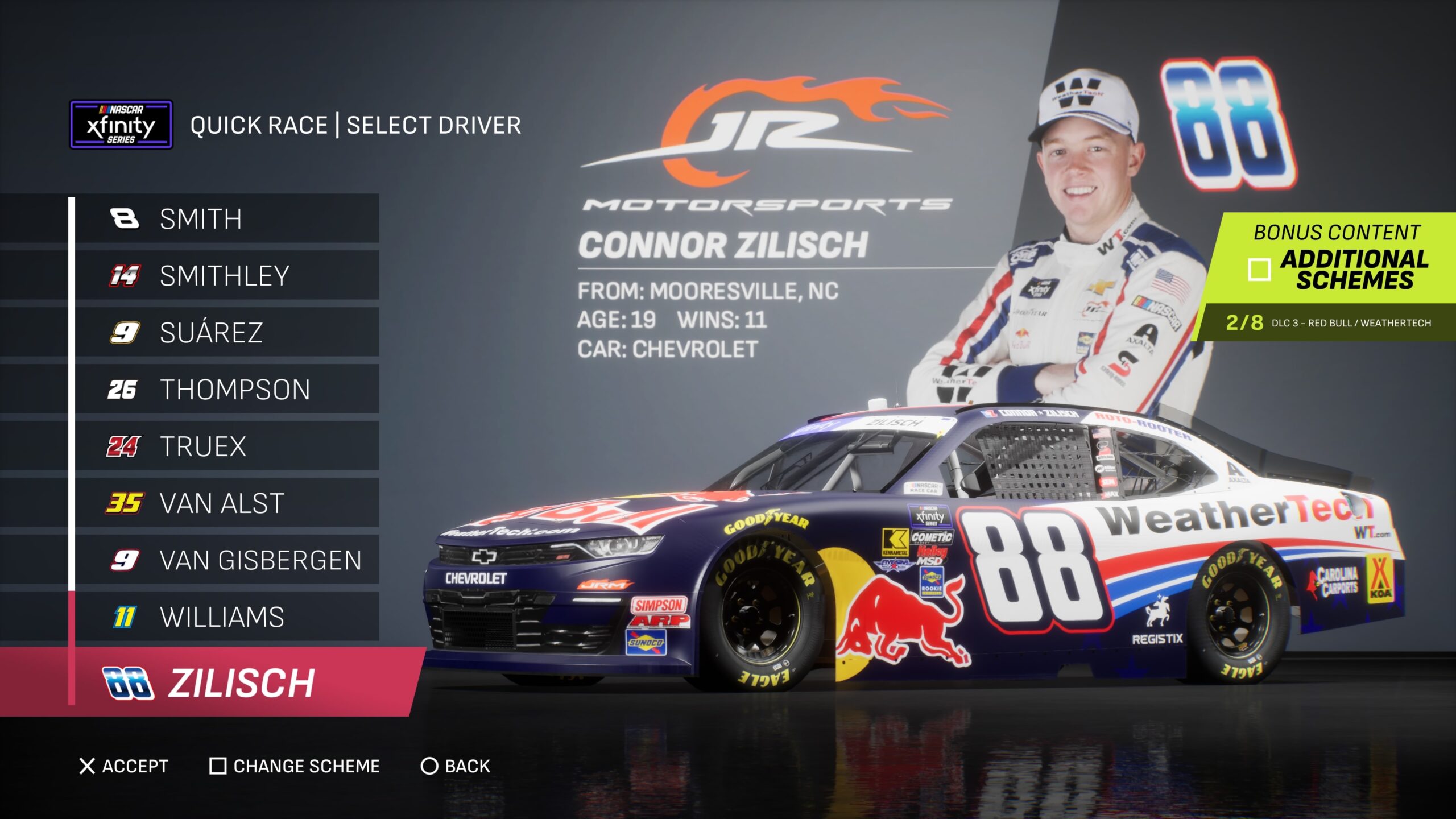Pick Suárez as your driver
The image size is (1456, 819).
click(227, 333)
